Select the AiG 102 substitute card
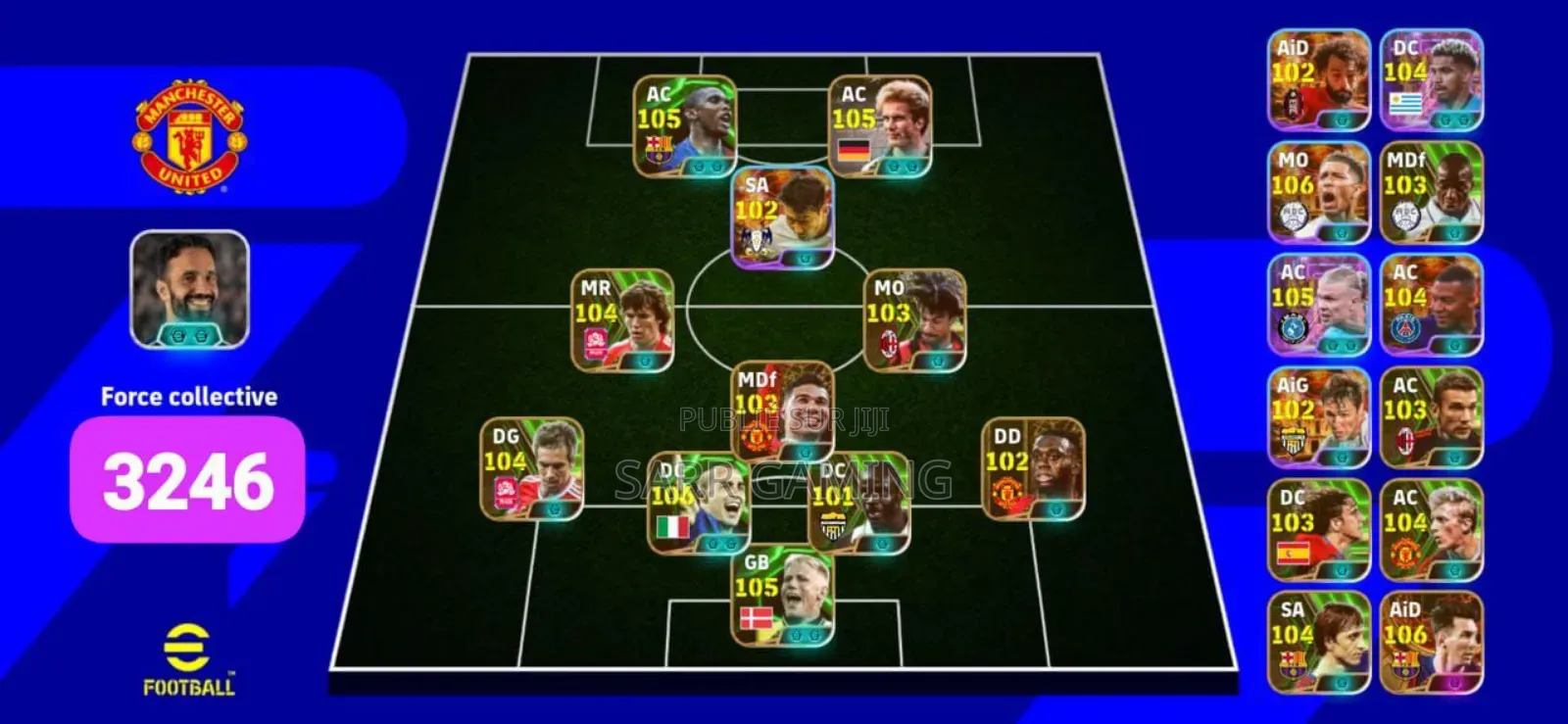The width and height of the screenshot is (1568, 724). 1318,418
